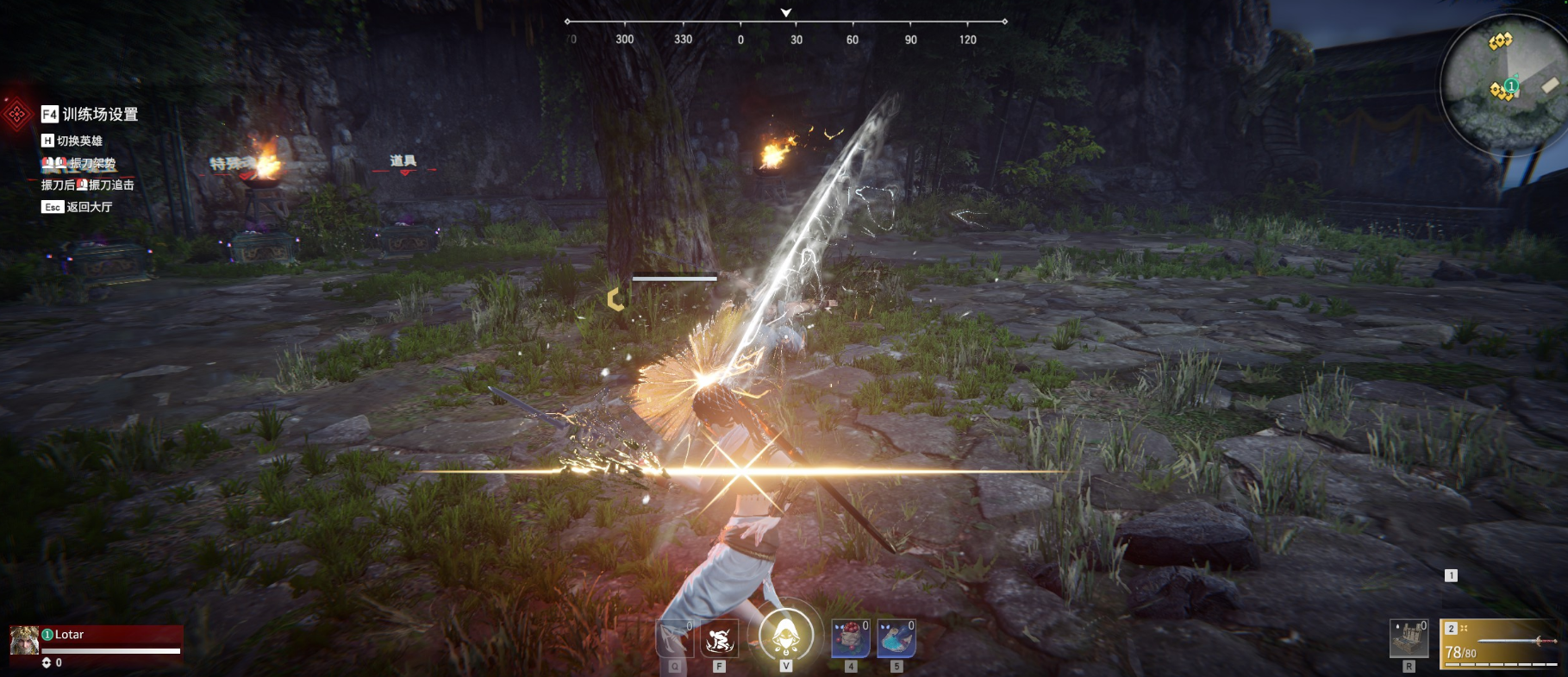This screenshot has width=1568, height=677.
Task: Use the crouching figure hero skill
Action: click(x=719, y=640)
